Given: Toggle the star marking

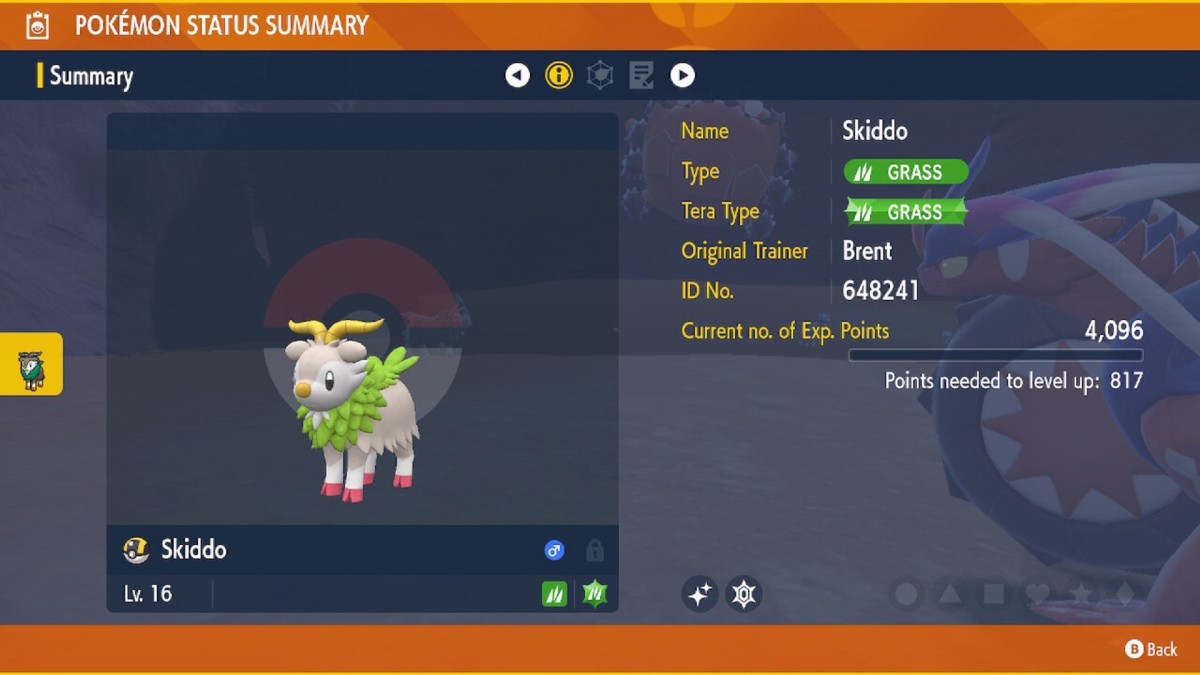Looking at the screenshot, I should coord(1081,595).
